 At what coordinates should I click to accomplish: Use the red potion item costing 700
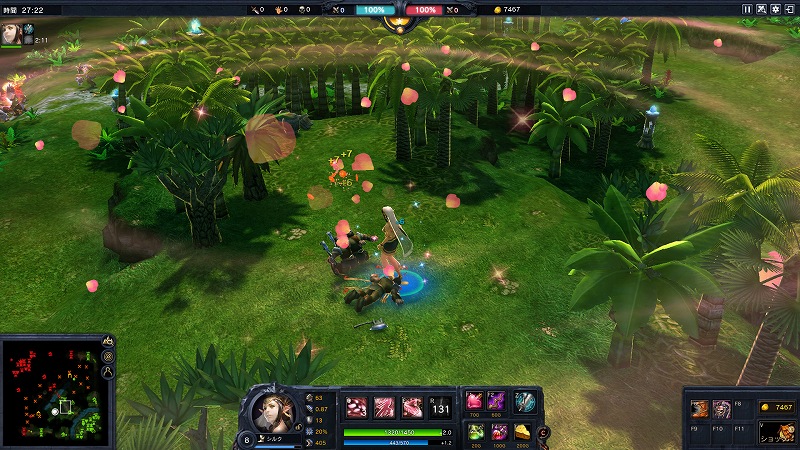[474, 400]
